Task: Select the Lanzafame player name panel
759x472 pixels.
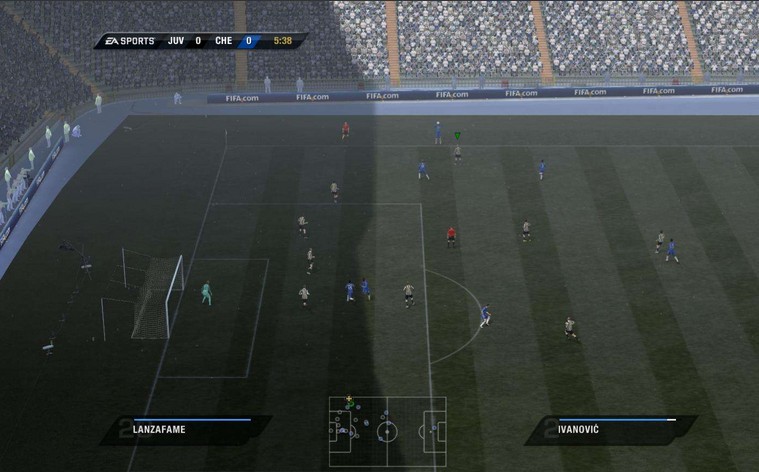Action: point(184,430)
